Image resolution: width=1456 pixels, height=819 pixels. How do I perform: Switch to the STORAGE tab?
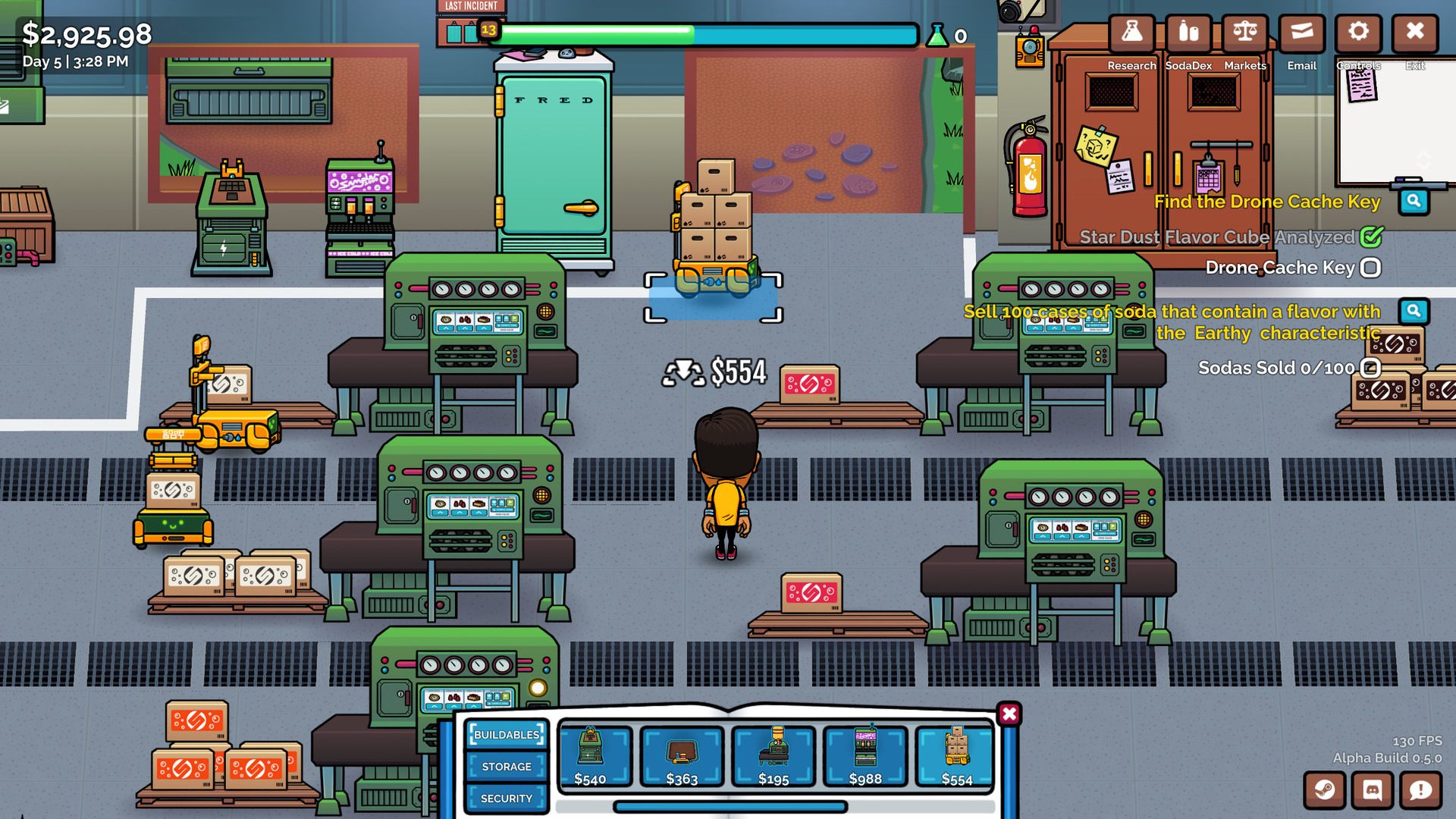pyautogui.click(x=507, y=767)
